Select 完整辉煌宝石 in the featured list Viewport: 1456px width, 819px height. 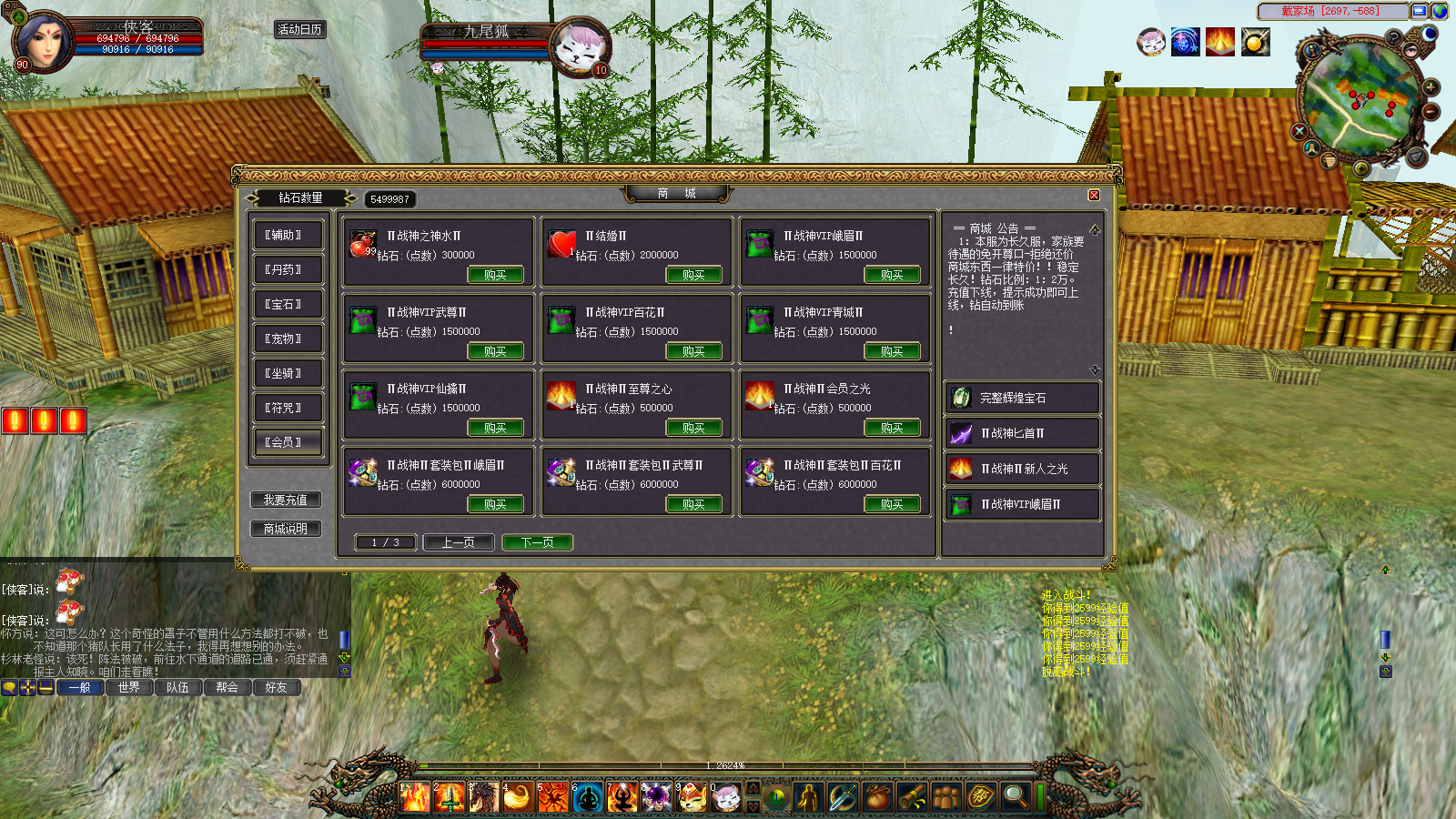point(1021,398)
